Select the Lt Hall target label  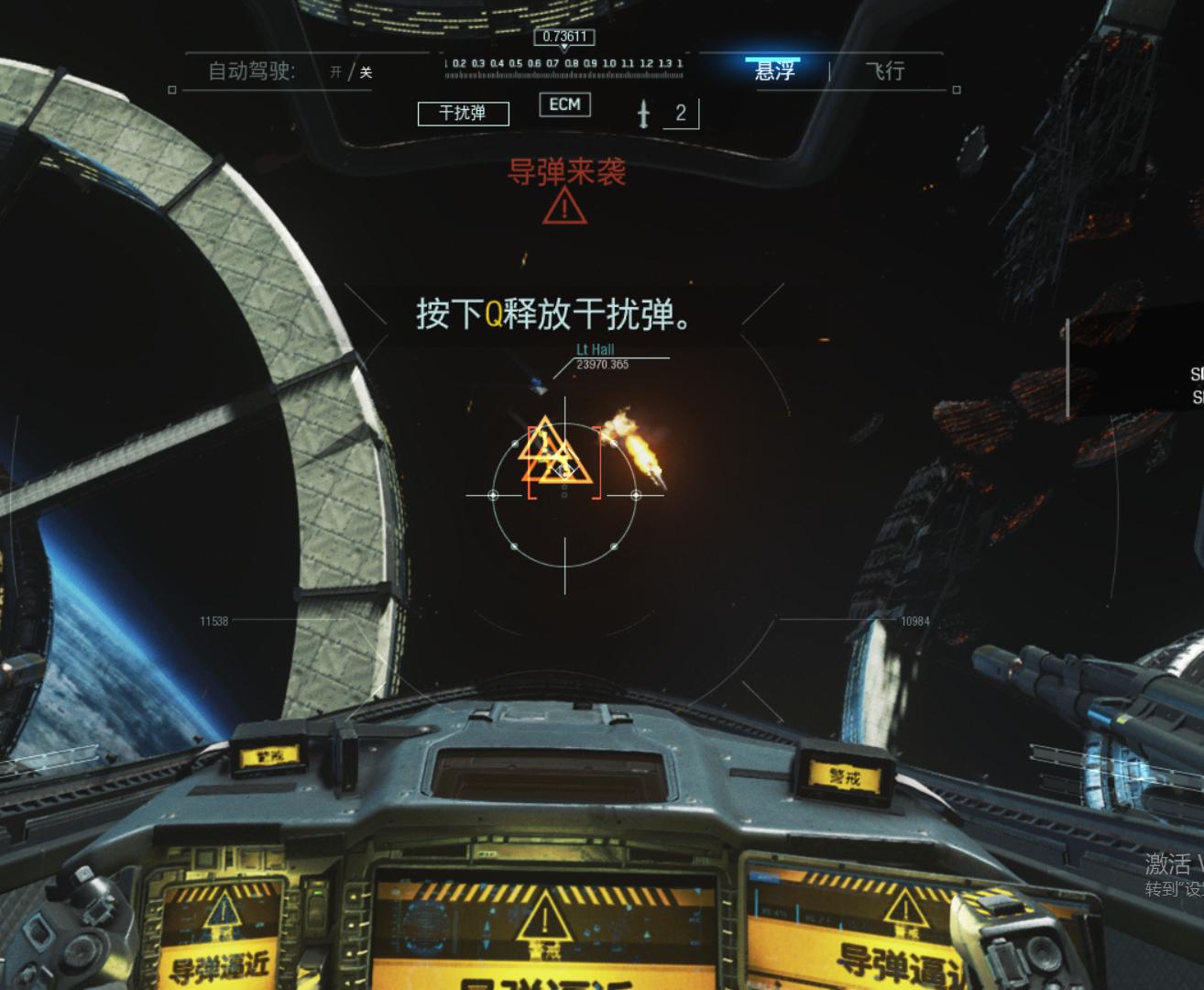(x=595, y=349)
